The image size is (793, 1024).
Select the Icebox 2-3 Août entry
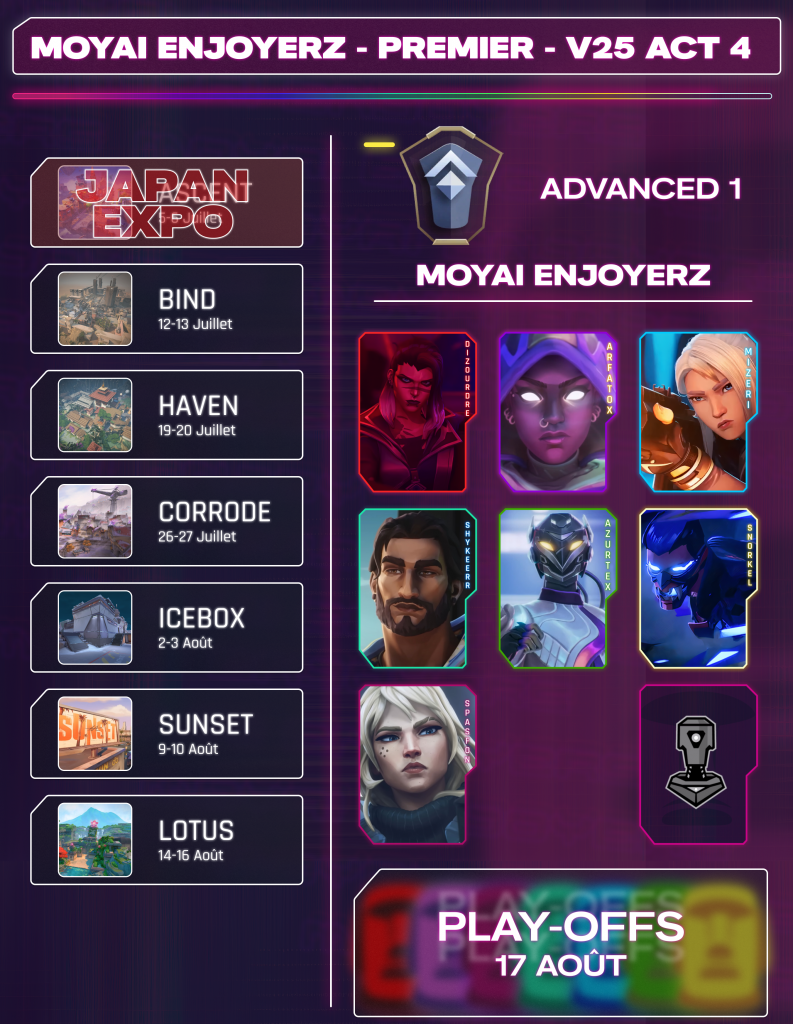167,627
